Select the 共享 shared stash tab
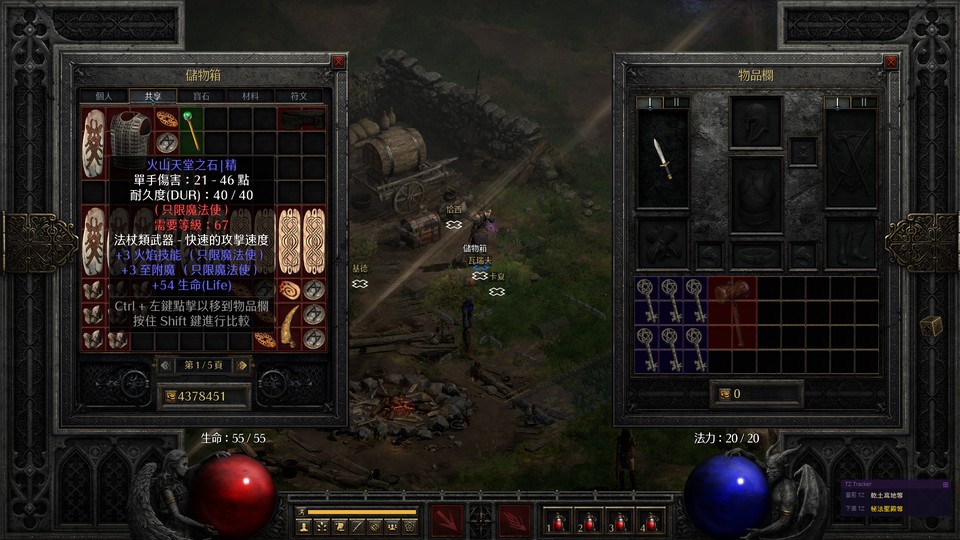960x540 pixels. [152, 96]
